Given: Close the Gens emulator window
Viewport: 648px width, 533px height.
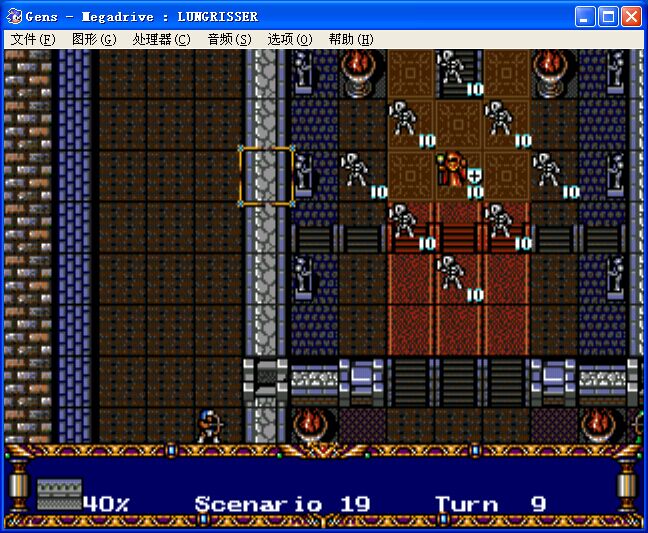Looking at the screenshot, I should (x=631, y=17).
